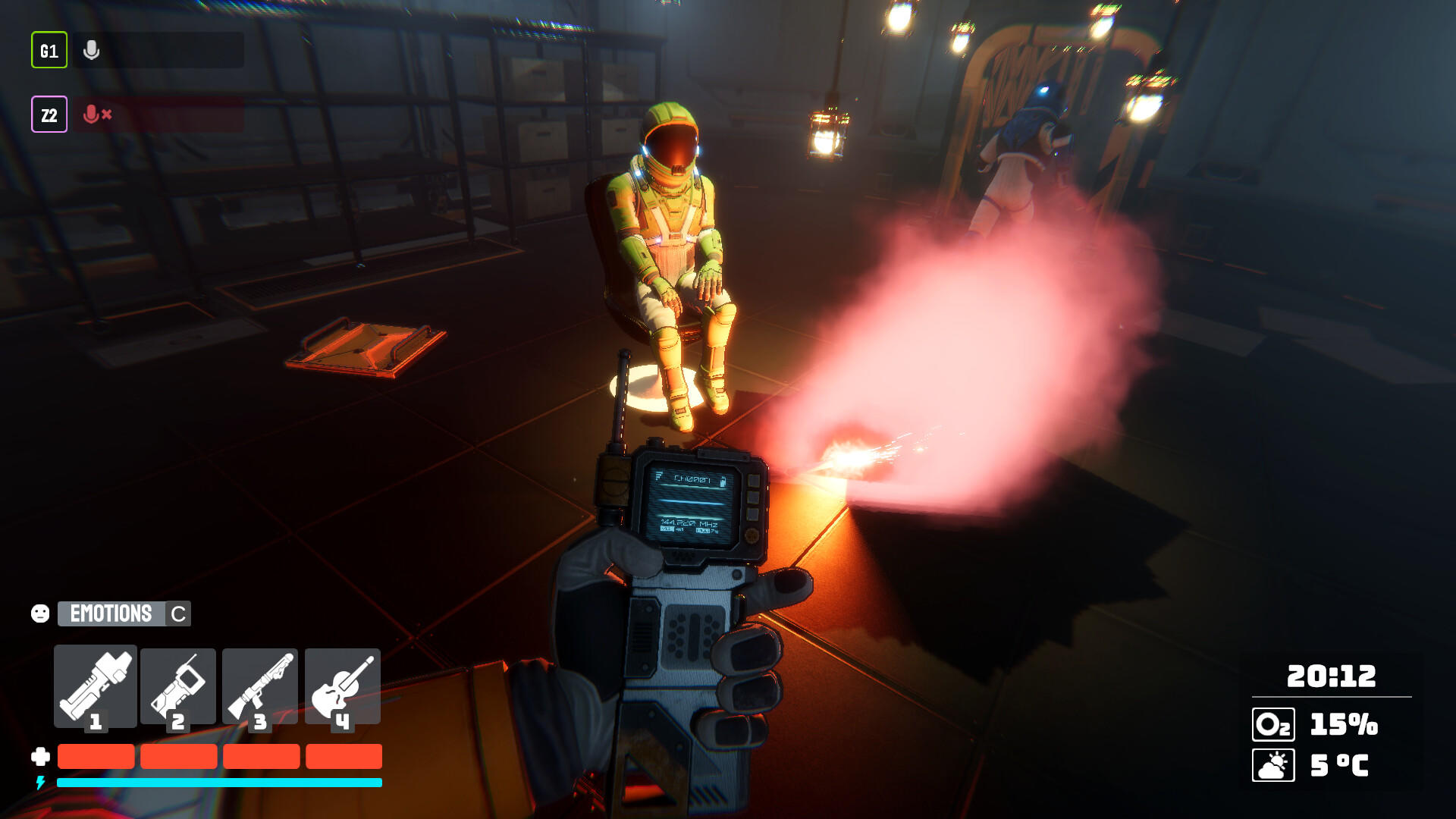The image size is (1456, 819).
Task: Click the health cross icon near the red bars
Action: pyautogui.click(x=39, y=756)
